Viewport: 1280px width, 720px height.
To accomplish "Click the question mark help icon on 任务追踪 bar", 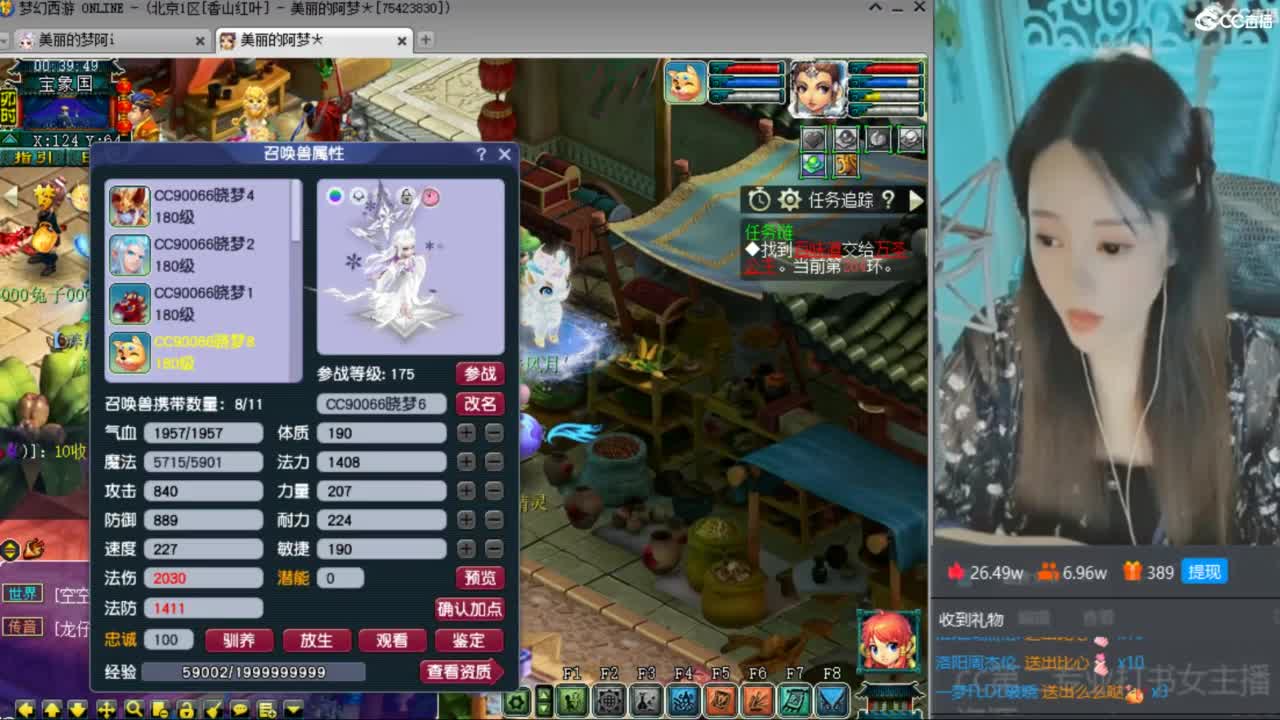I will point(889,199).
